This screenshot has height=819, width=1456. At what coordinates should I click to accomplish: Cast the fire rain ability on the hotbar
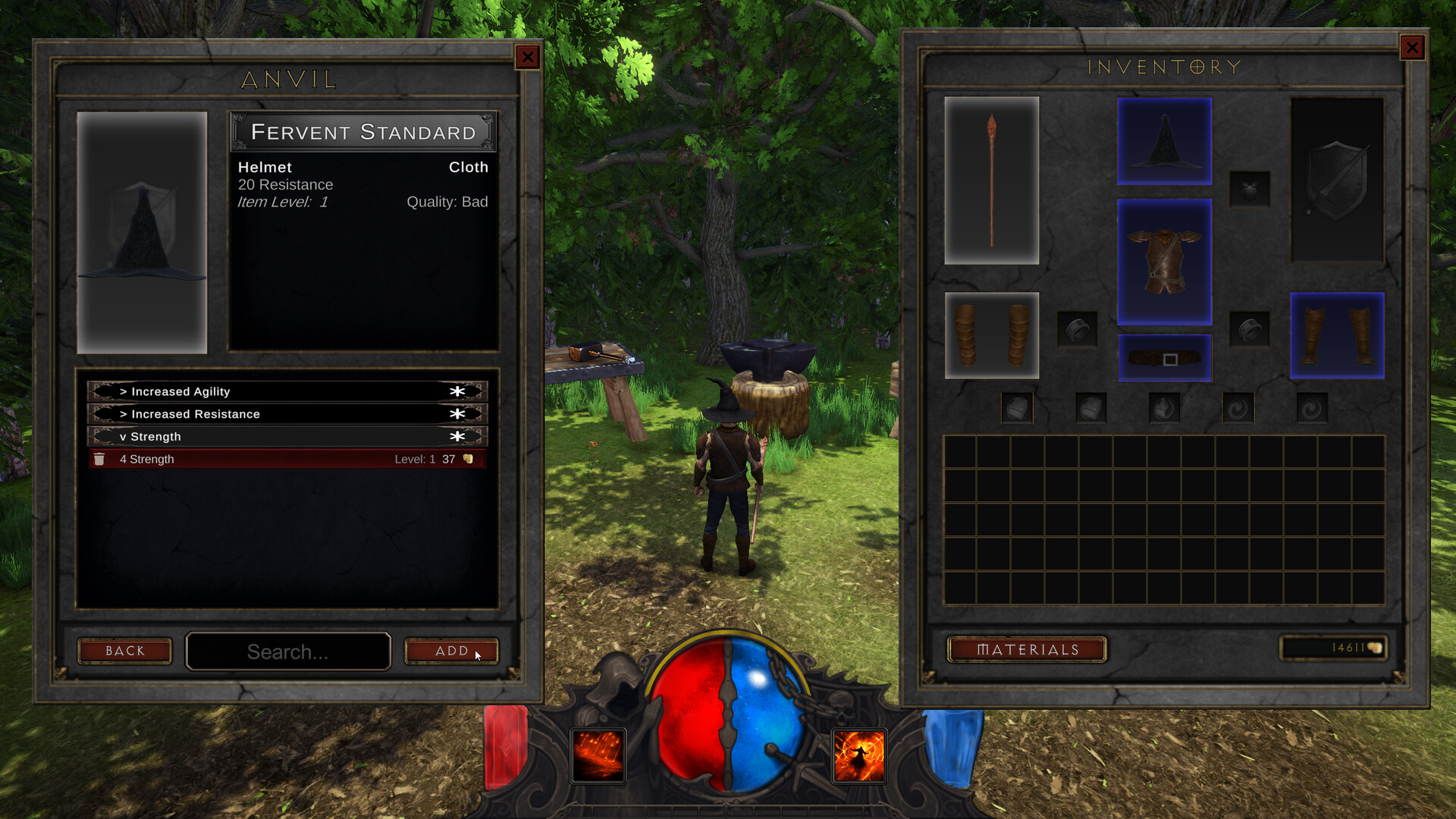598,756
